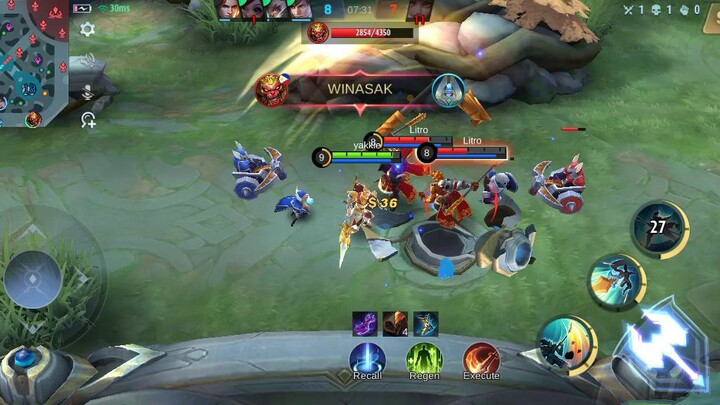The height and width of the screenshot is (405, 720).
Task: Toggle the muted microphone icon
Action: click(88, 91)
